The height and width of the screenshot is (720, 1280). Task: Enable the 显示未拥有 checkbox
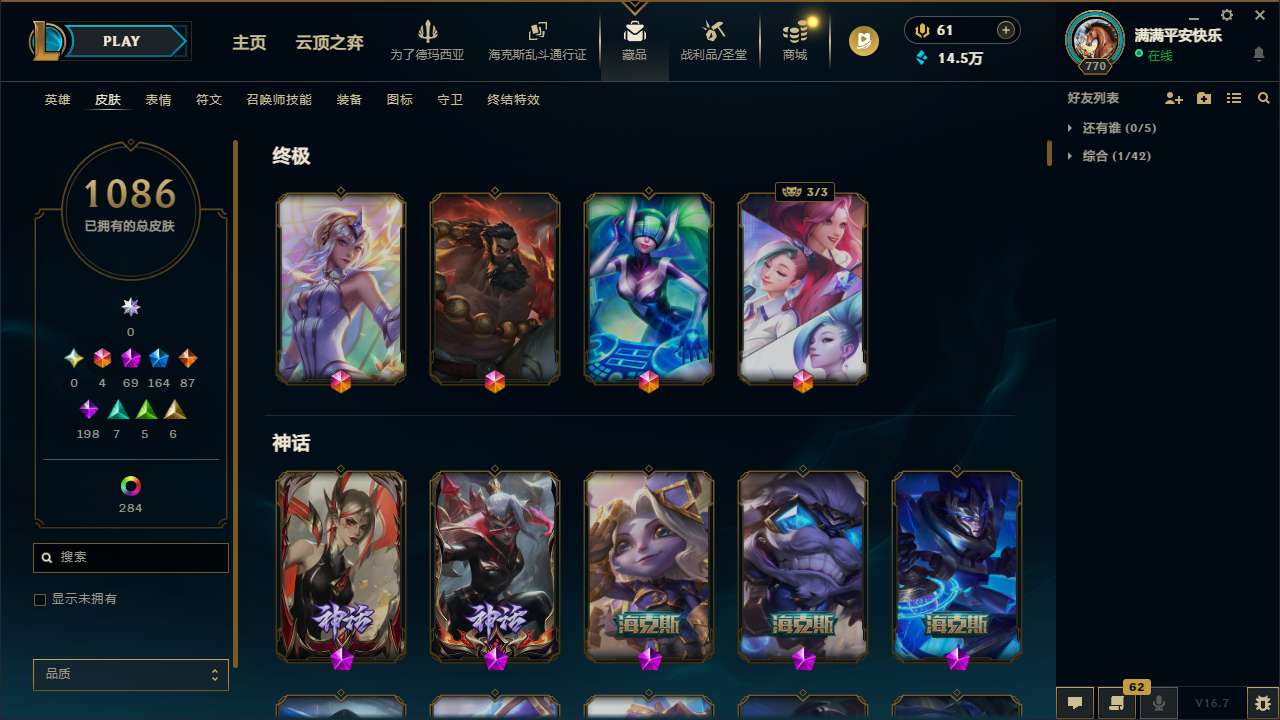point(40,599)
